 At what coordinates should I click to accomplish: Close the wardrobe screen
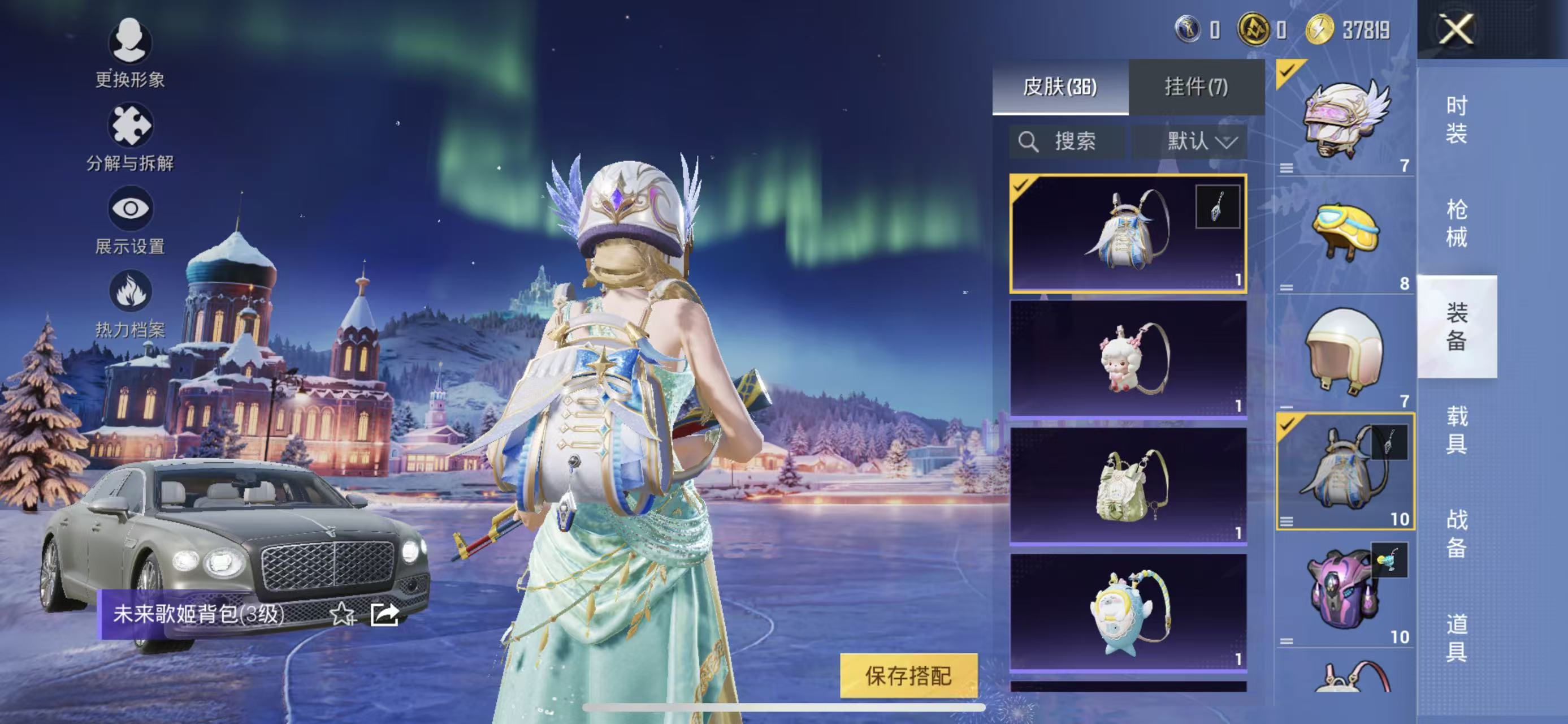point(1456,29)
